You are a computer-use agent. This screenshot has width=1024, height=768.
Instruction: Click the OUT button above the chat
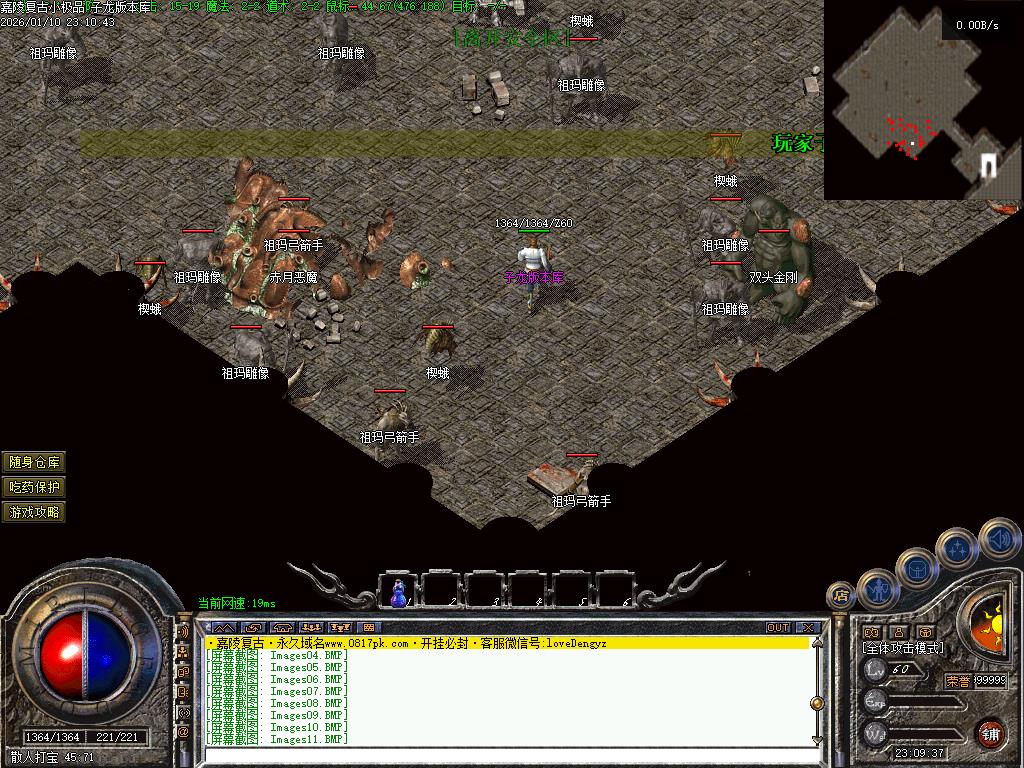click(x=778, y=628)
